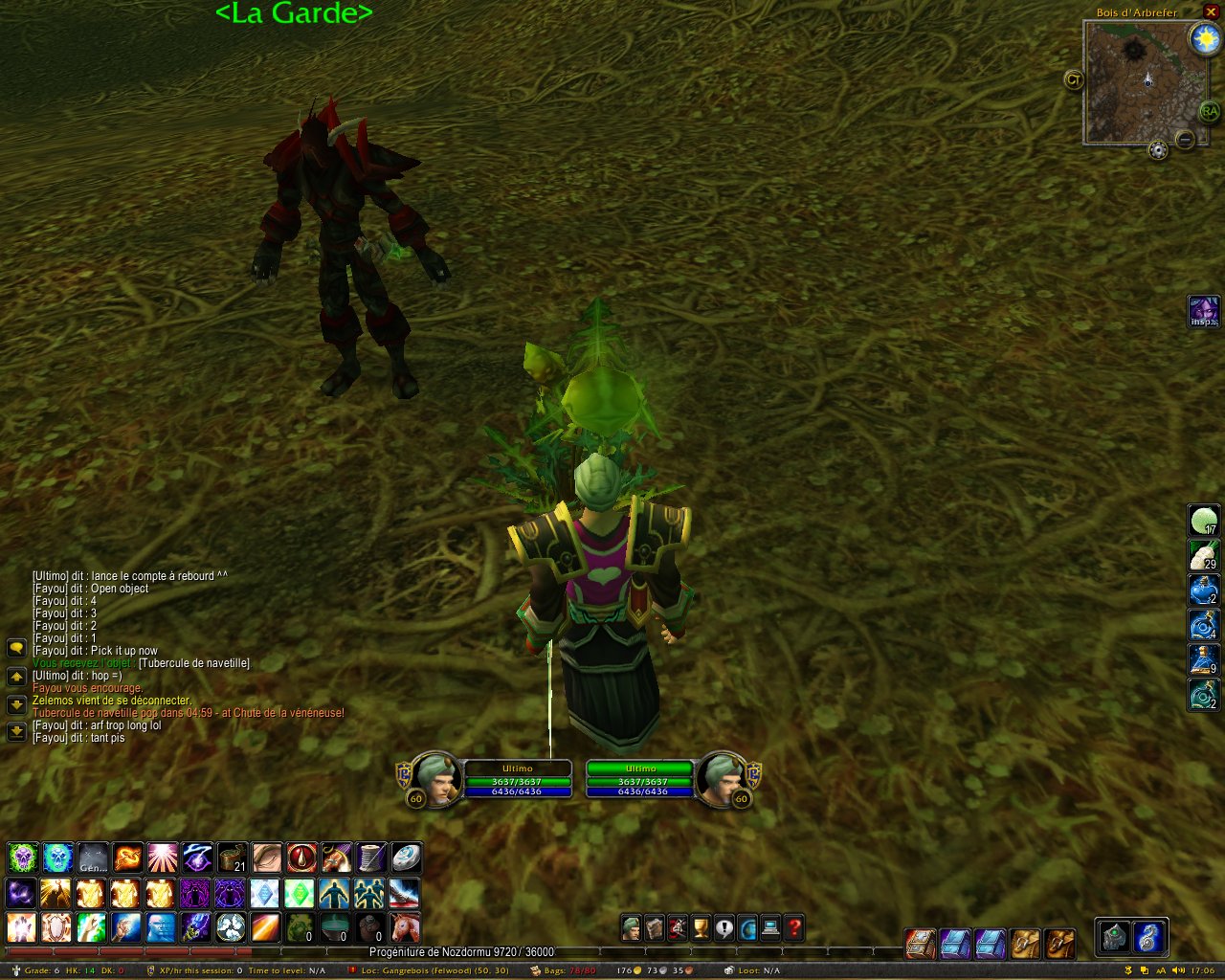Click the gear button under the minimap
1225x980 pixels.
tap(1158, 150)
